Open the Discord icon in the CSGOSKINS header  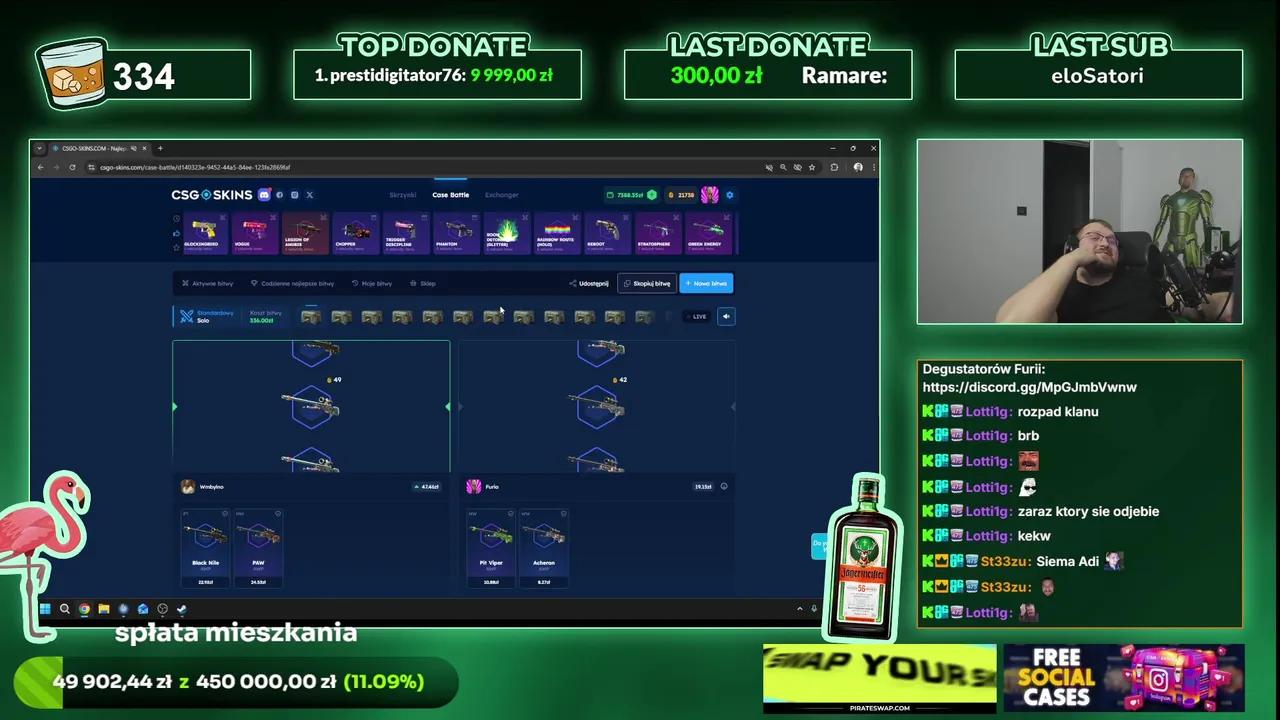(x=263, y=195)
